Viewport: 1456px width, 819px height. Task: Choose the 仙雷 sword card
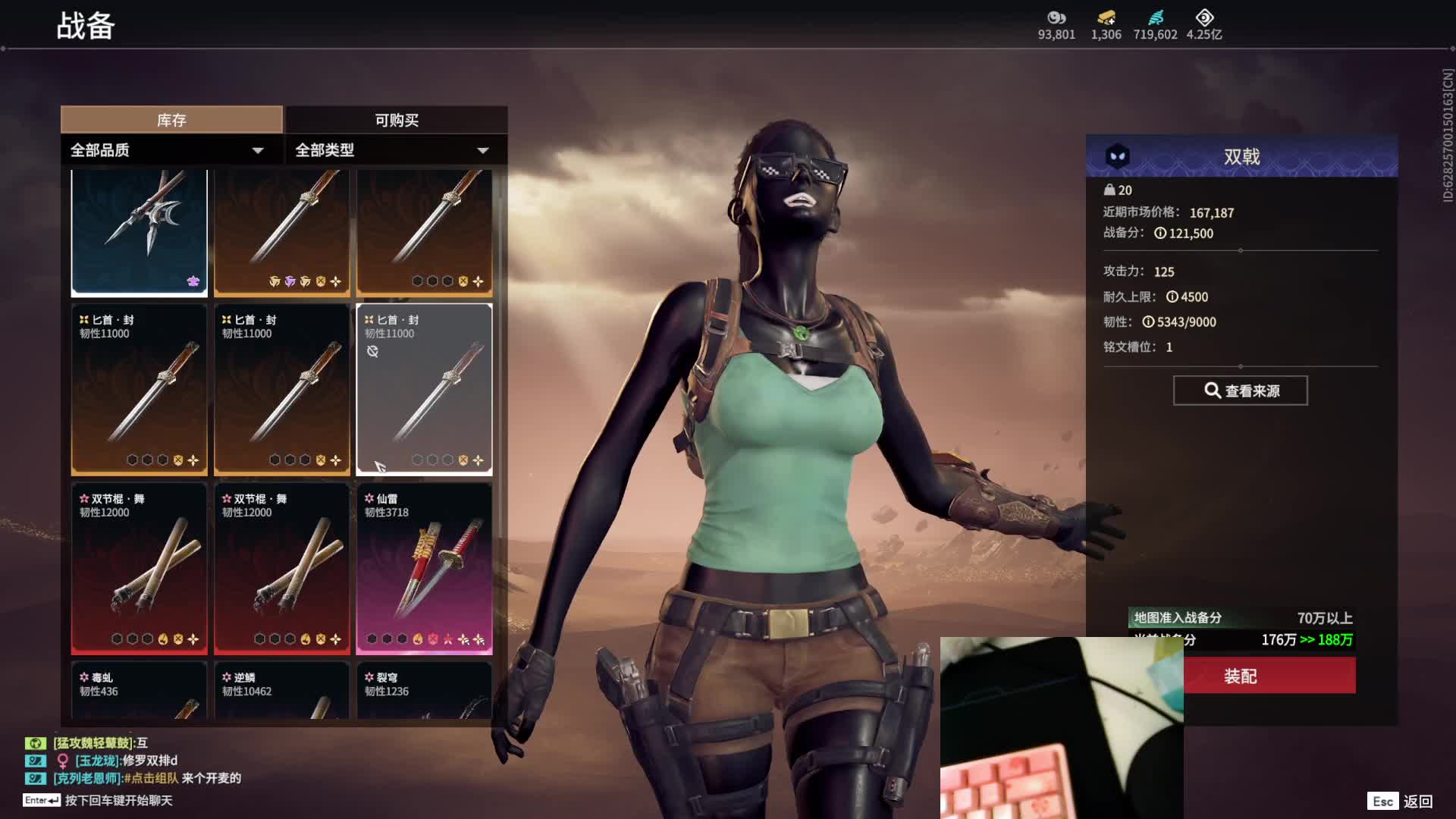(424, 569)
